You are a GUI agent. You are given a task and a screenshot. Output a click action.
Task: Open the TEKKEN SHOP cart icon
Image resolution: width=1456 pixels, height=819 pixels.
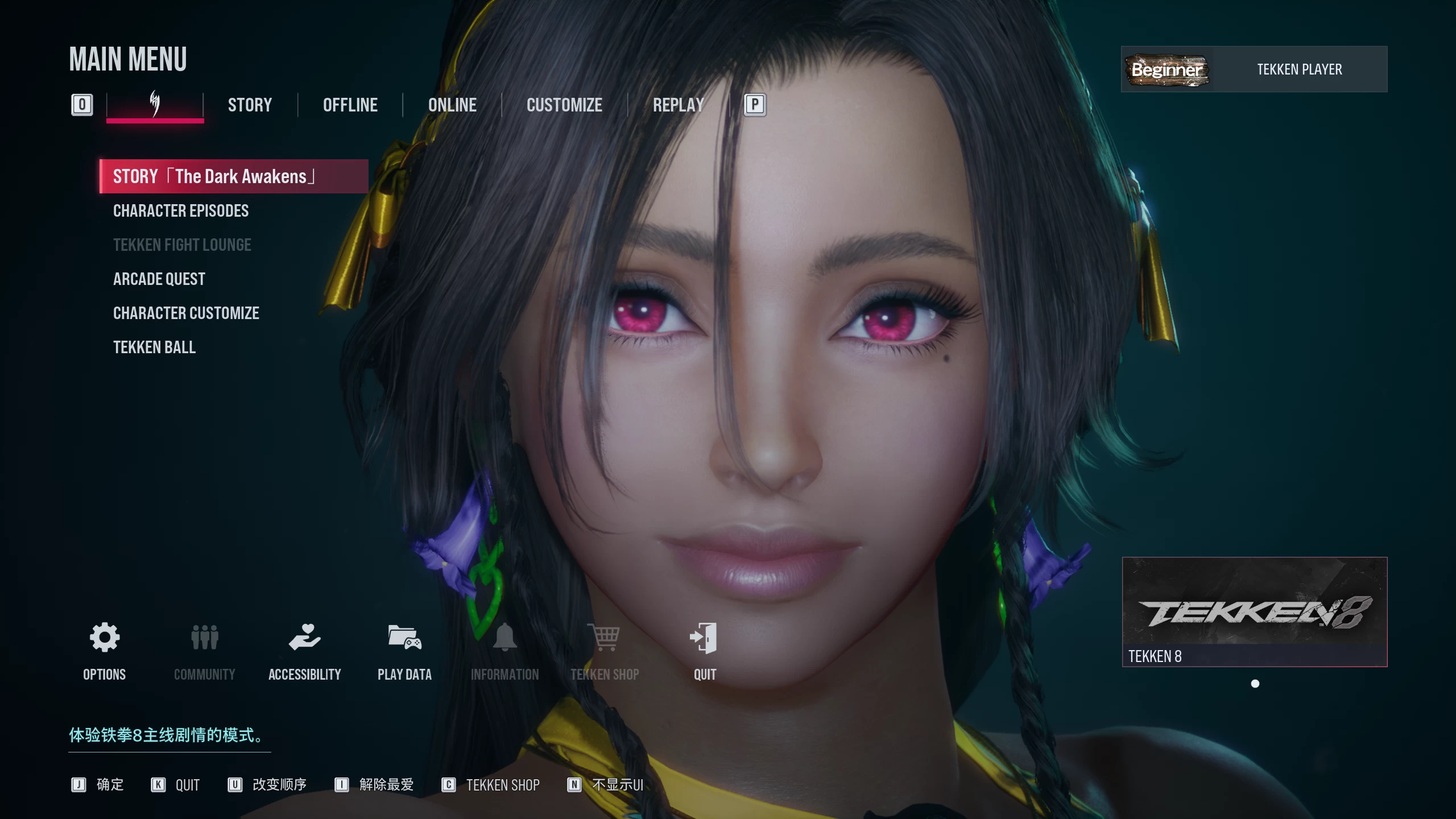(x=605, y=638)
